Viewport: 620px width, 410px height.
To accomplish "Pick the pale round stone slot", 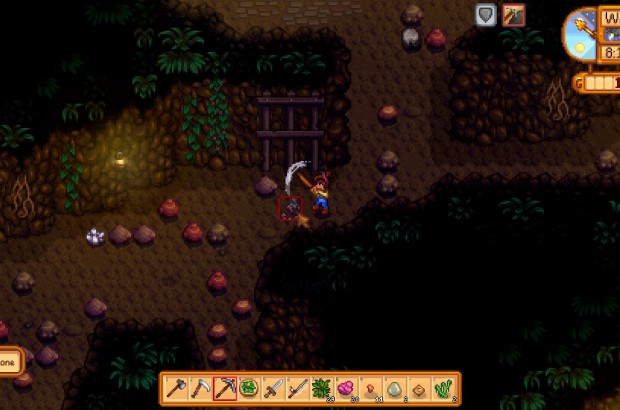I will click(x=394, y=387).
